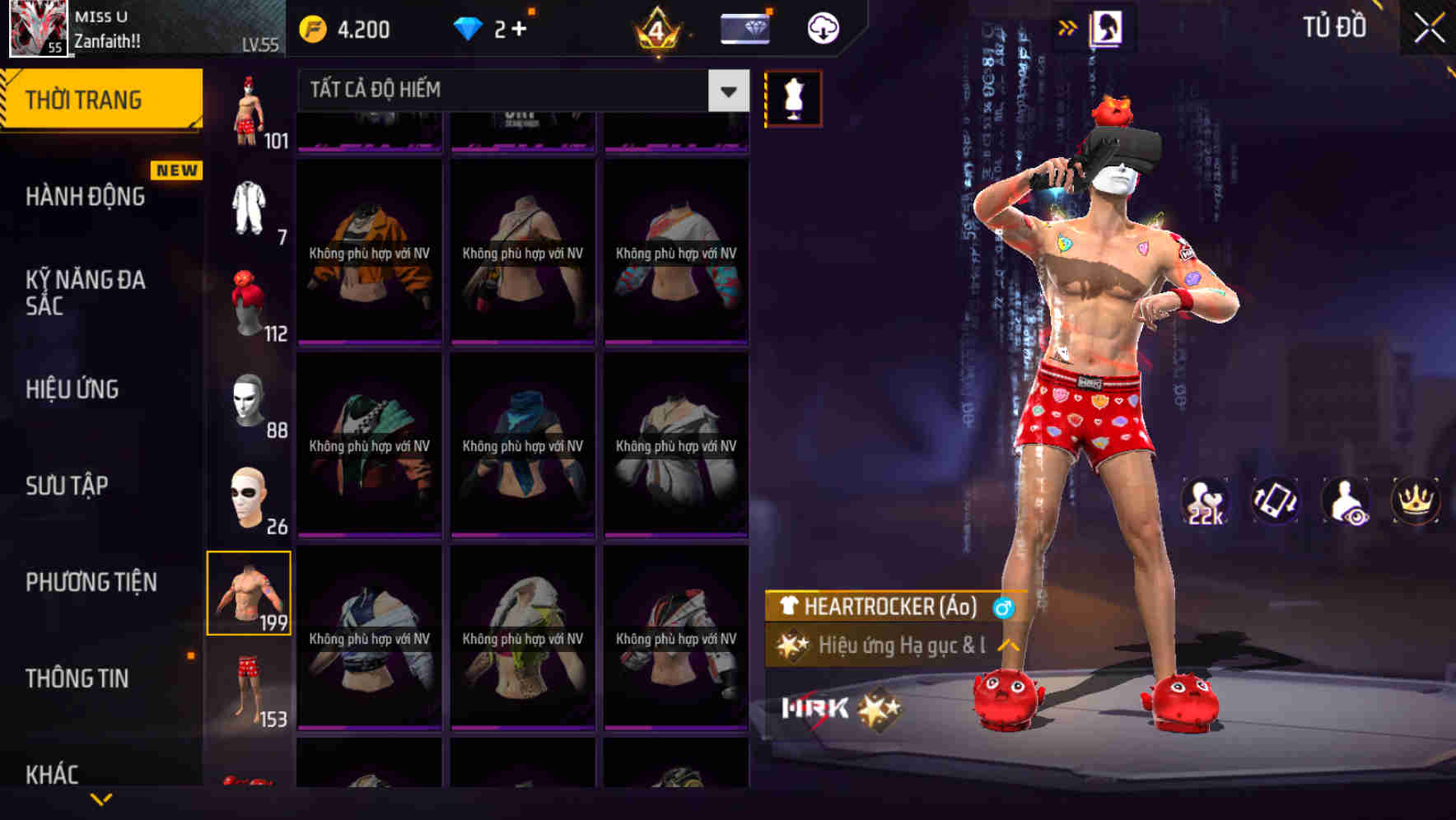Toggle the mannequin display preview

coord(792,96)
